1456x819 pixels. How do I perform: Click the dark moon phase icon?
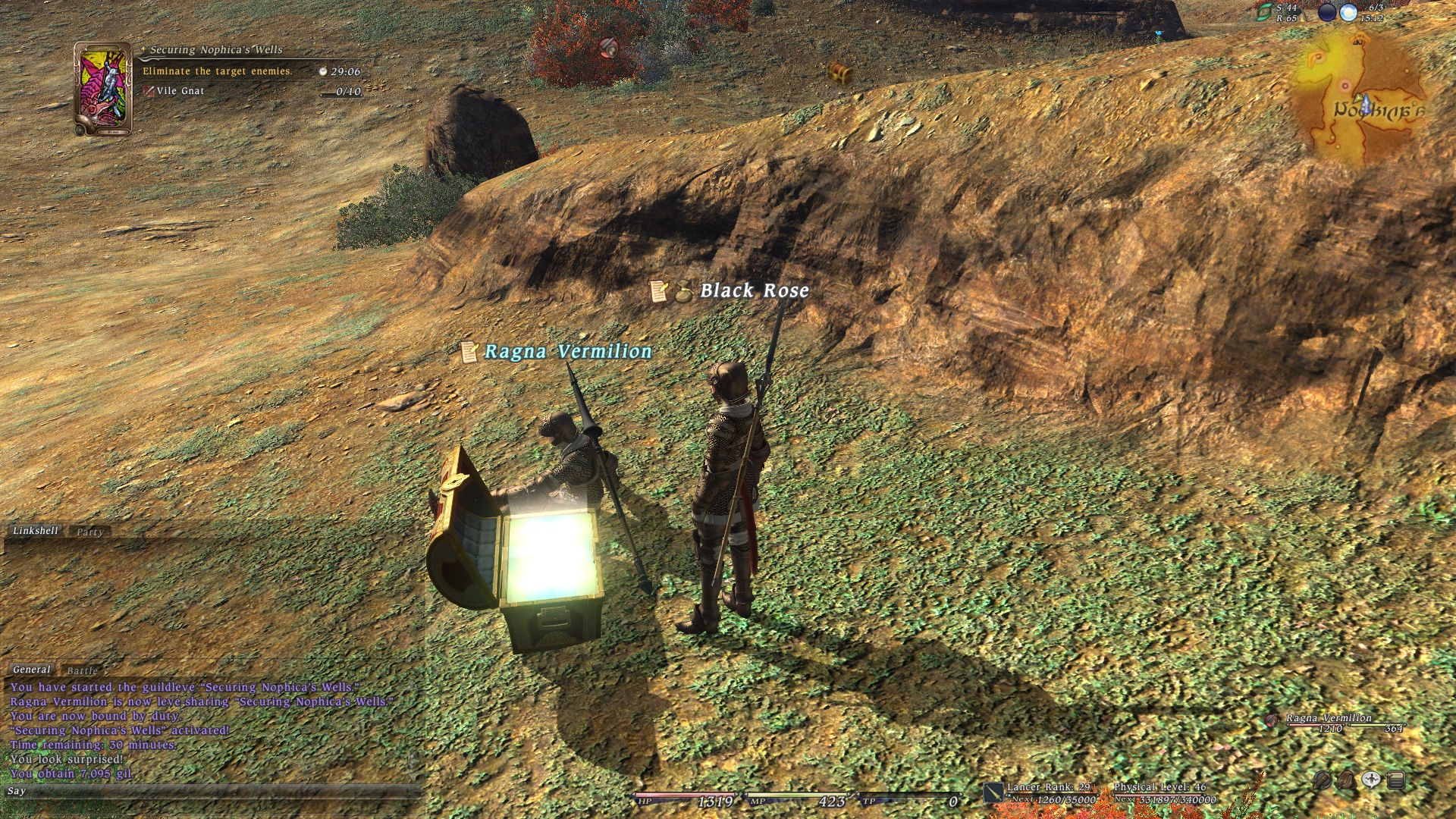tap(1327, 12)
